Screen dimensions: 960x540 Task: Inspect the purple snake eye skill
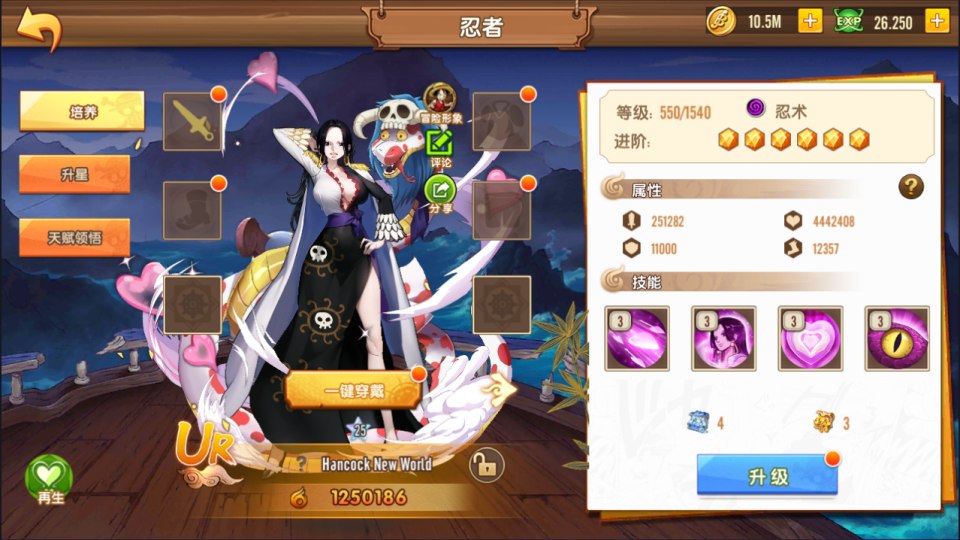tap(897, 338)
